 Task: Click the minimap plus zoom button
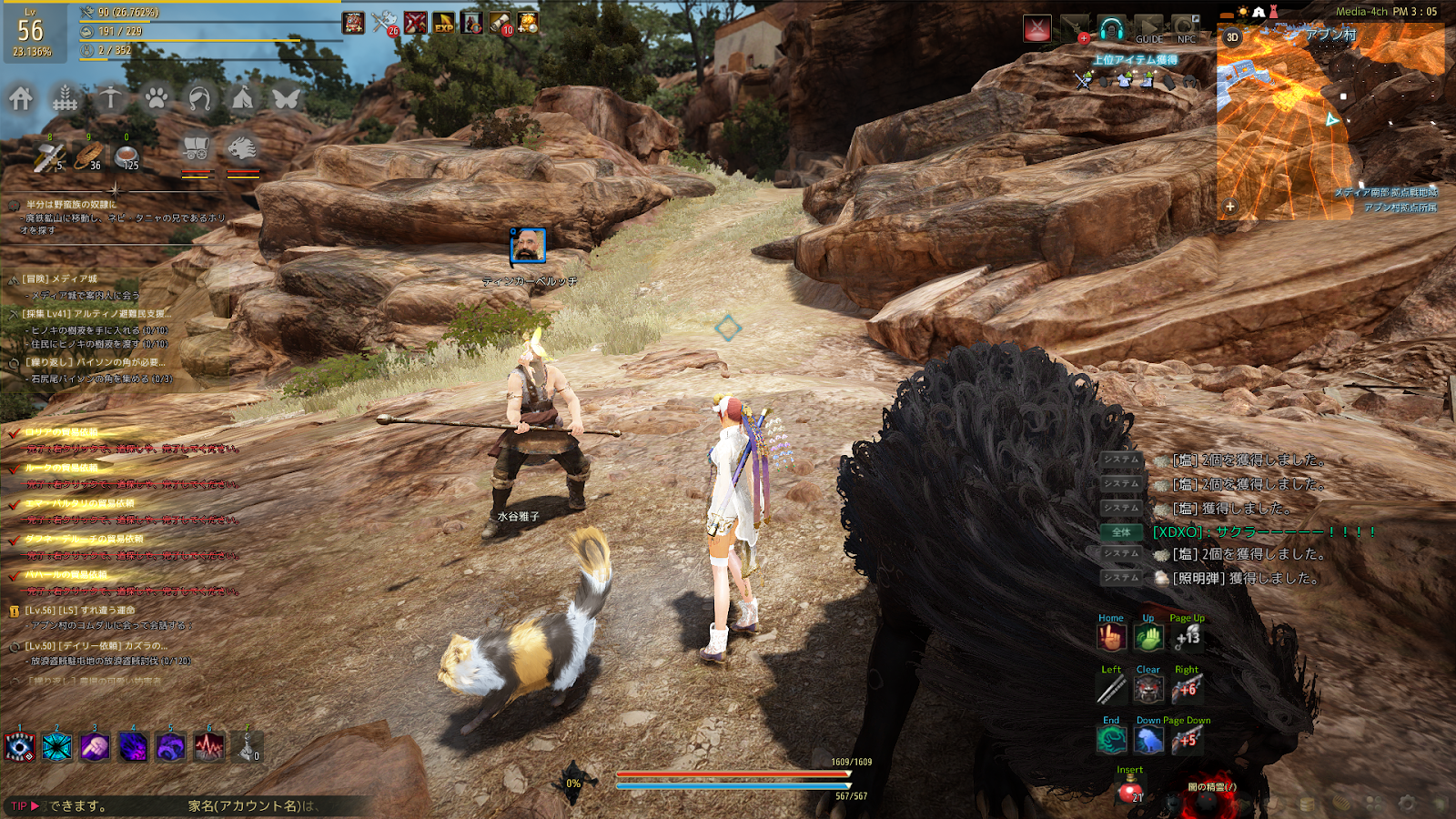(1230, 207)
